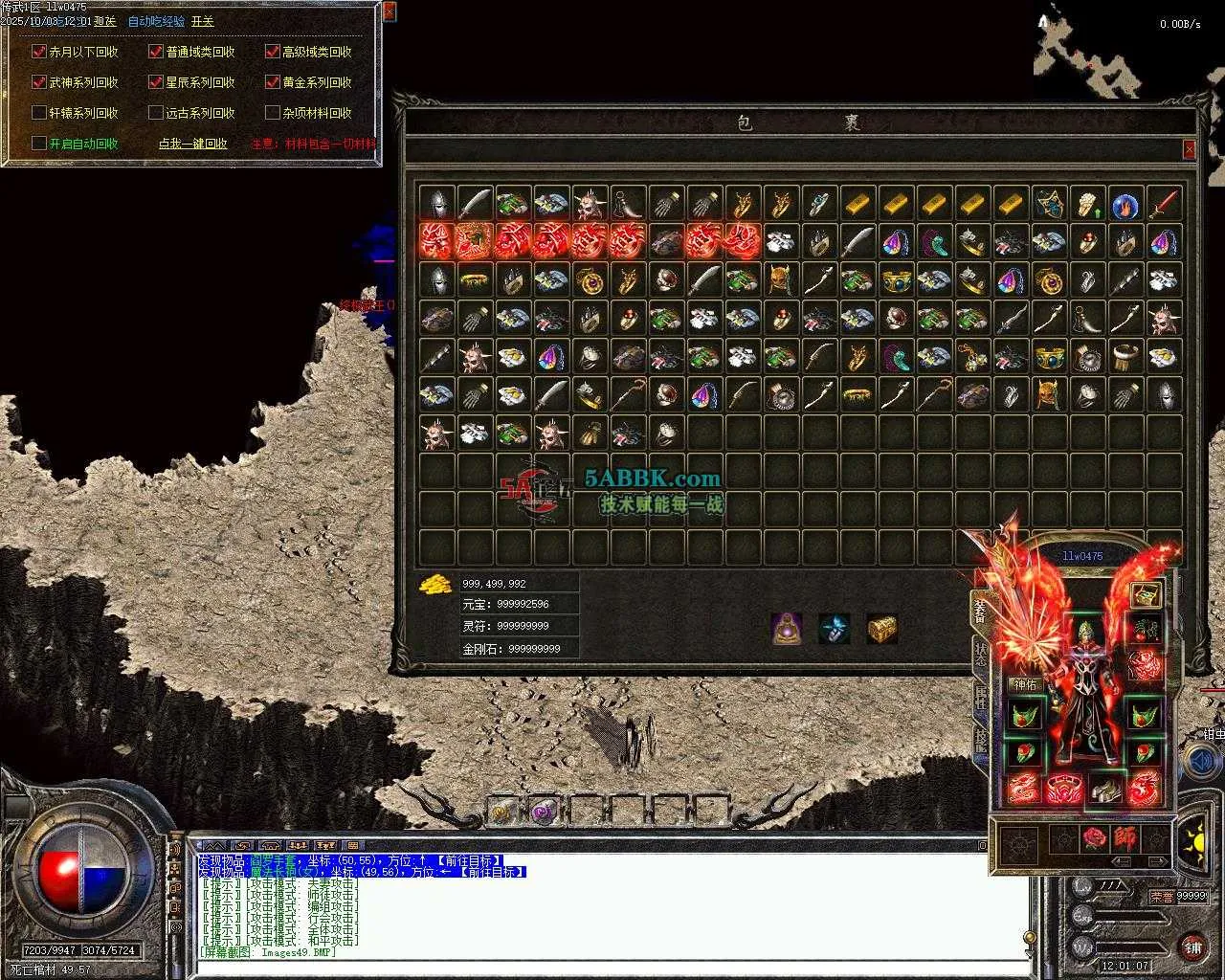Toggle 高级域类回收 checkbox
Viewport: 1225px width, 980px height.
[x=273, y=52]
